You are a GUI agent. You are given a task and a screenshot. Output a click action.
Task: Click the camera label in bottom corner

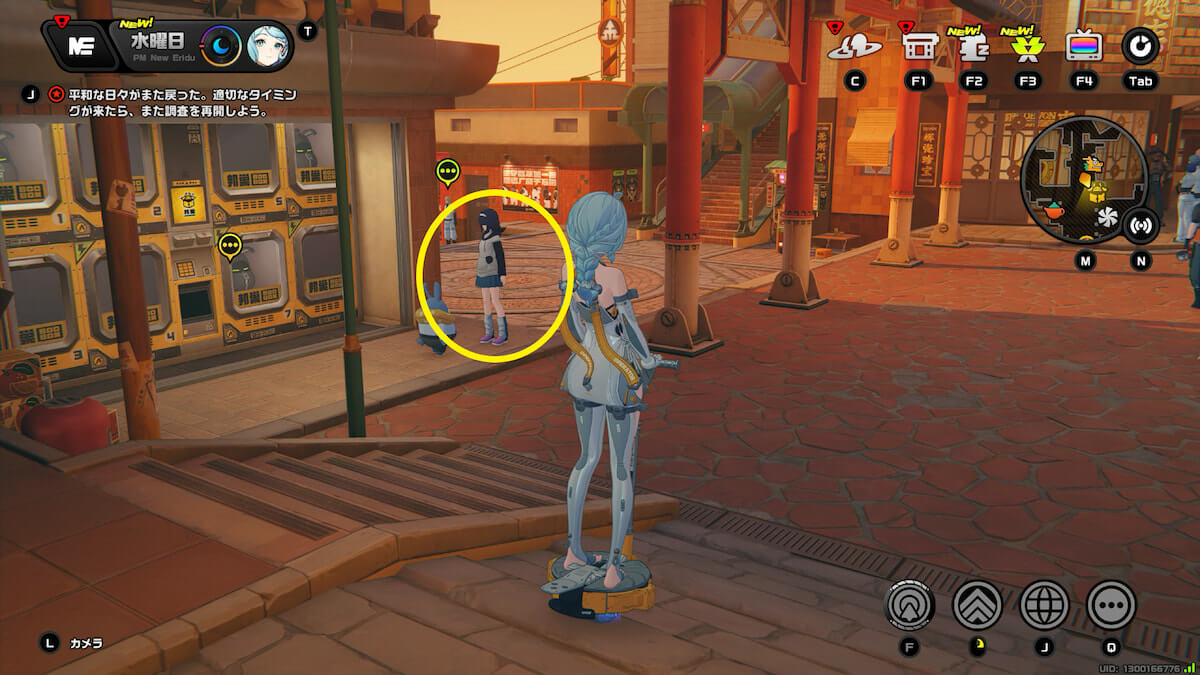[x=86, y=643]
